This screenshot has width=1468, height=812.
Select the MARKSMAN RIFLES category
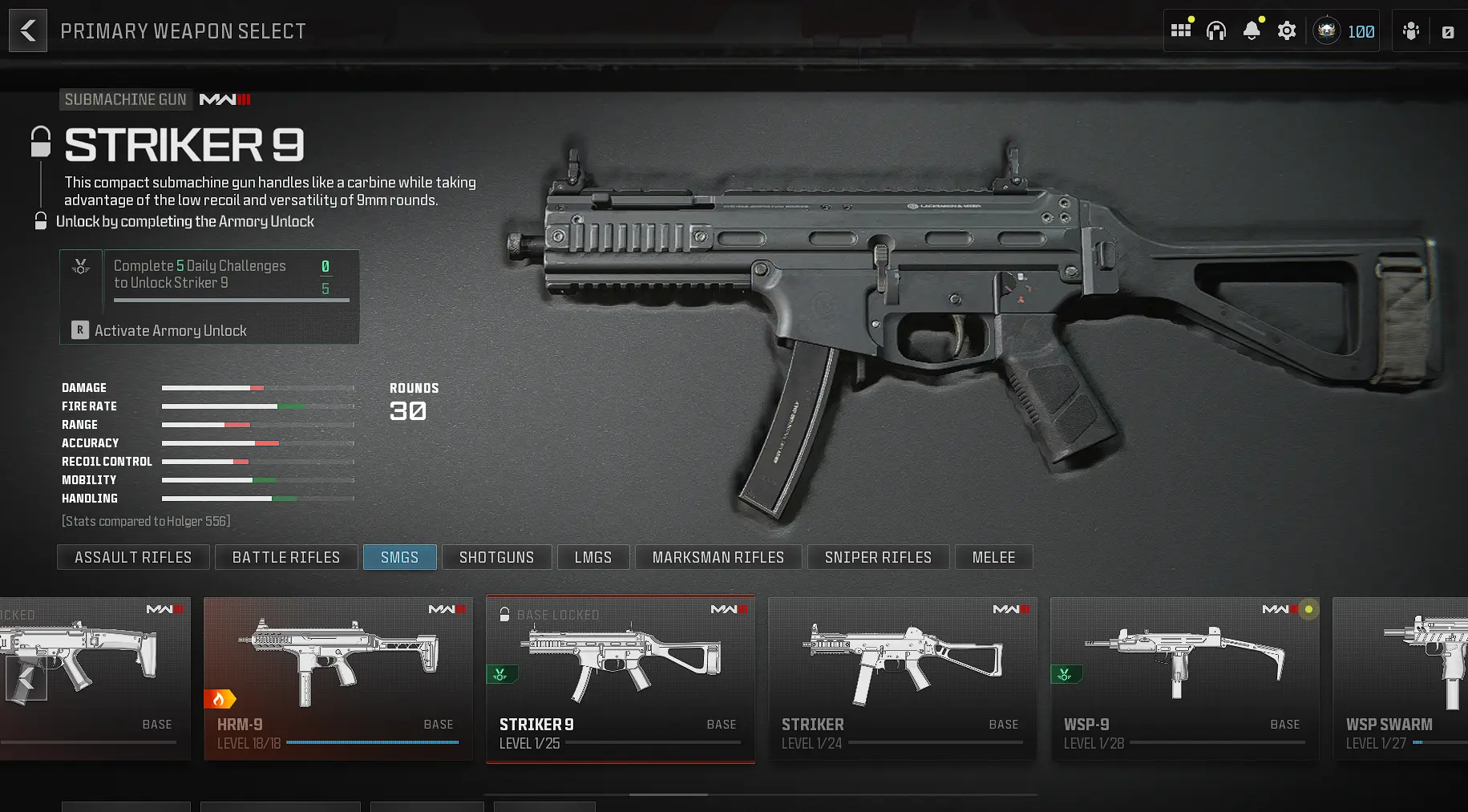(x=718, y=556)
